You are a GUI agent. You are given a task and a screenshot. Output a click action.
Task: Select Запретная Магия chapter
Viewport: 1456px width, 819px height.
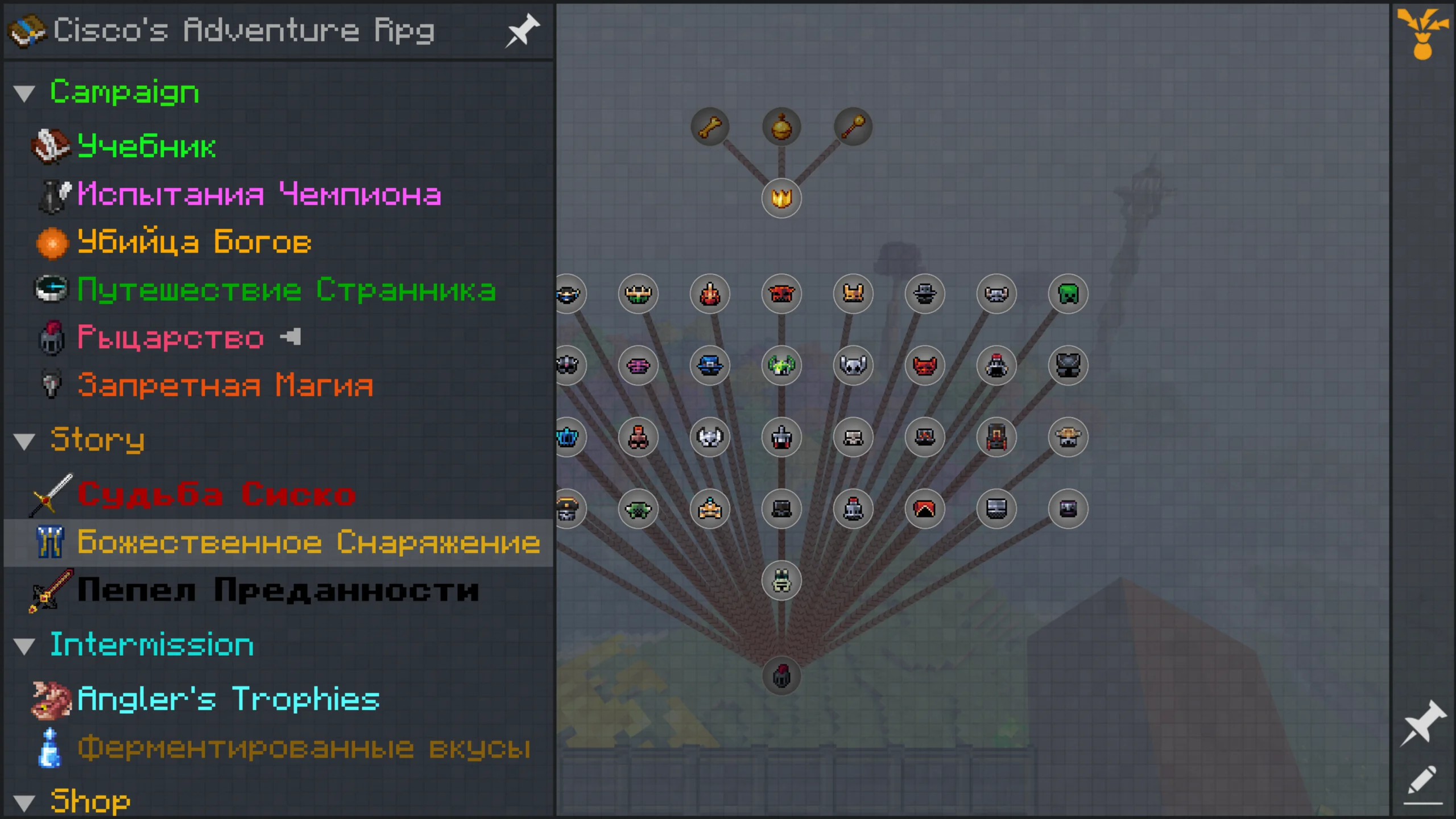pos(225,386)
